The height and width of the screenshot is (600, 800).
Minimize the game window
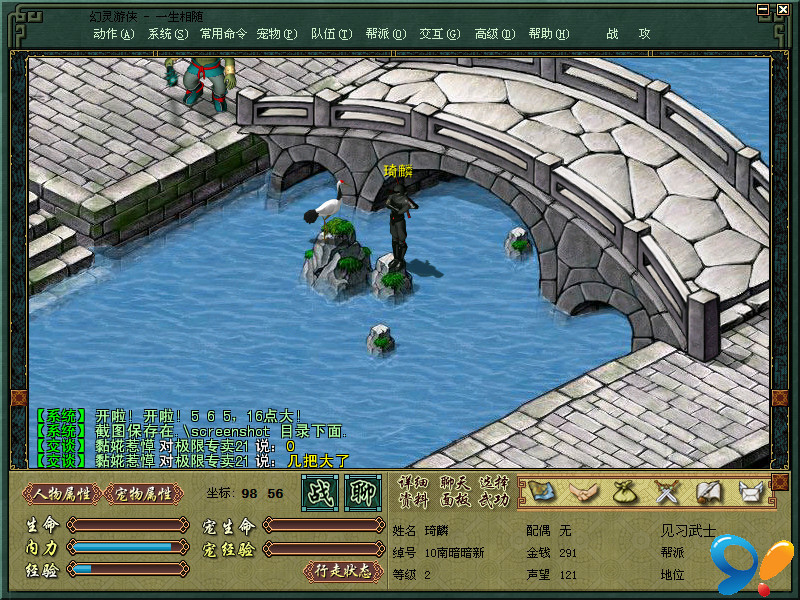click(x=763, y=9)
